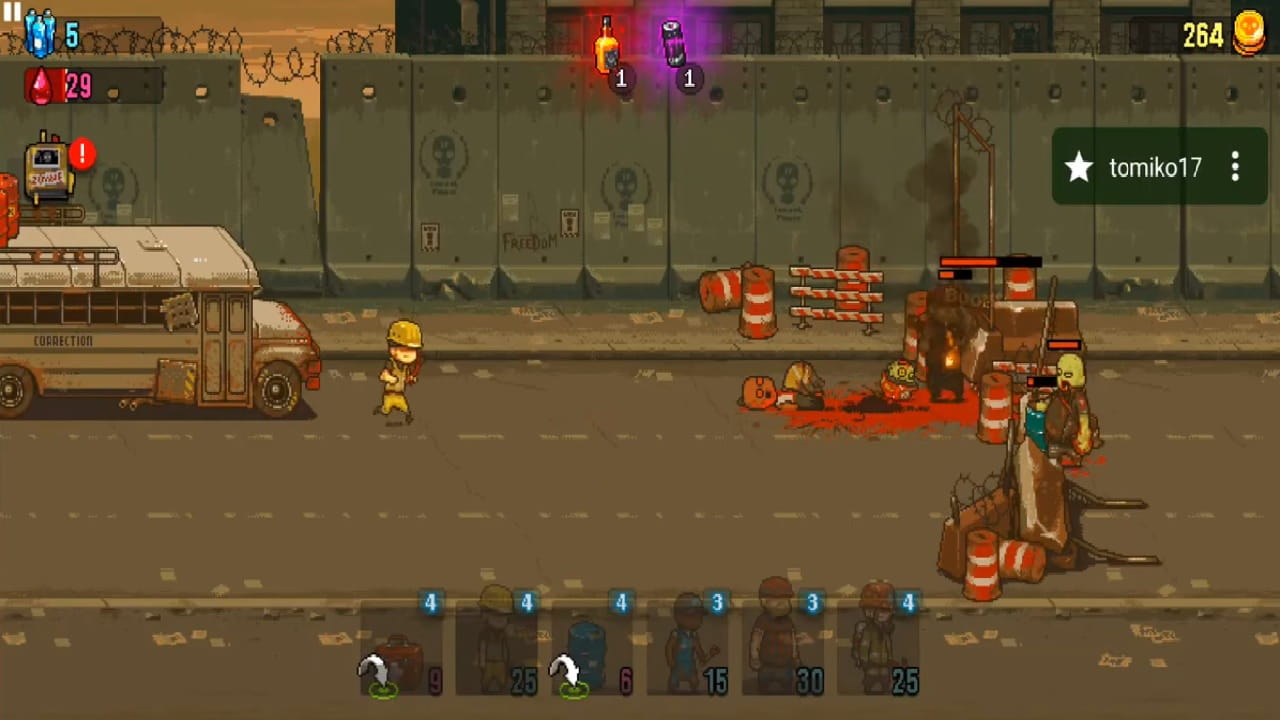
Task: Click the tomiko17 player name
Action: pos(1155,168)
